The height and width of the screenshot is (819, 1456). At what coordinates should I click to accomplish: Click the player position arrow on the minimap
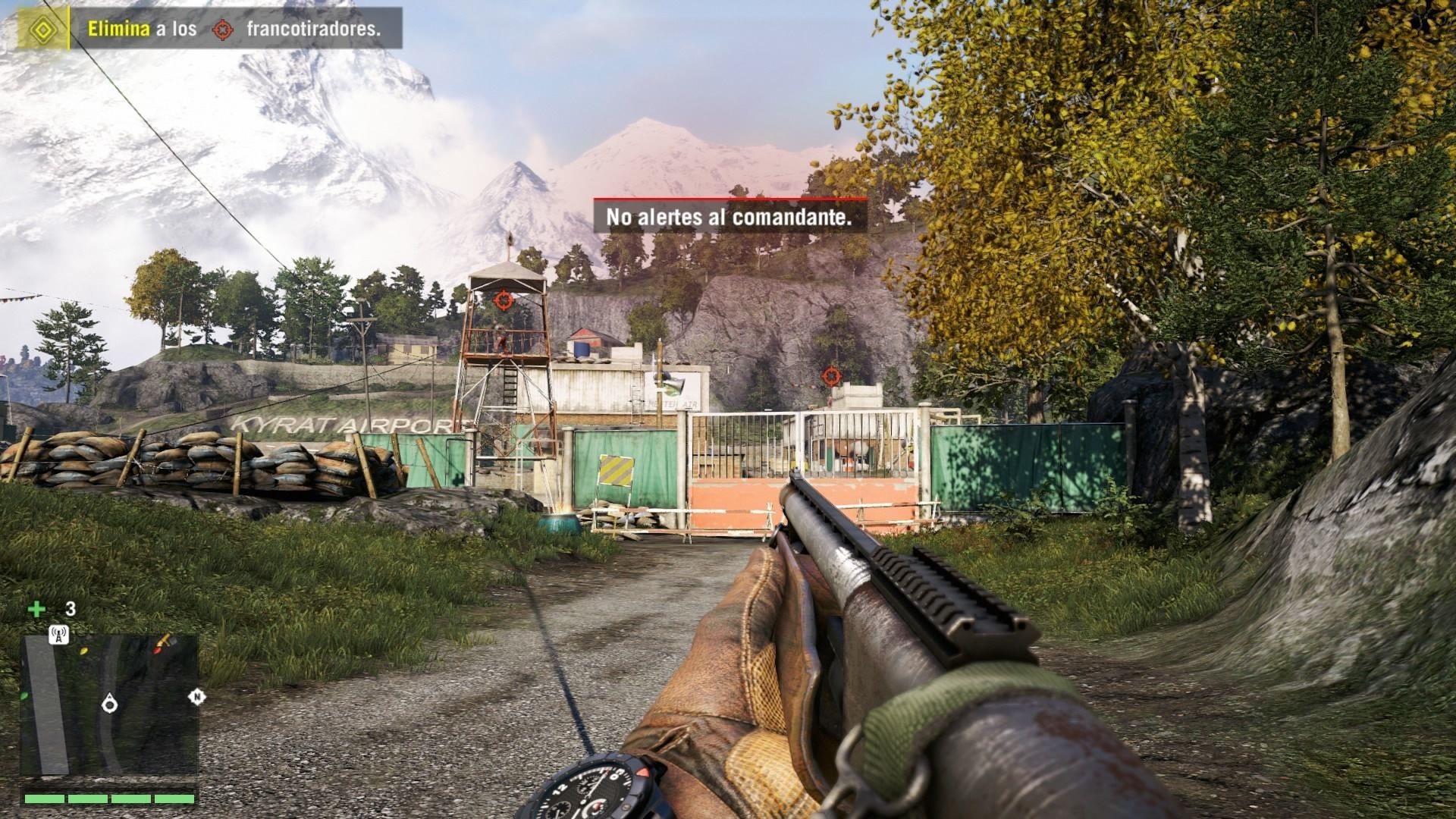(x=110, y=704)
